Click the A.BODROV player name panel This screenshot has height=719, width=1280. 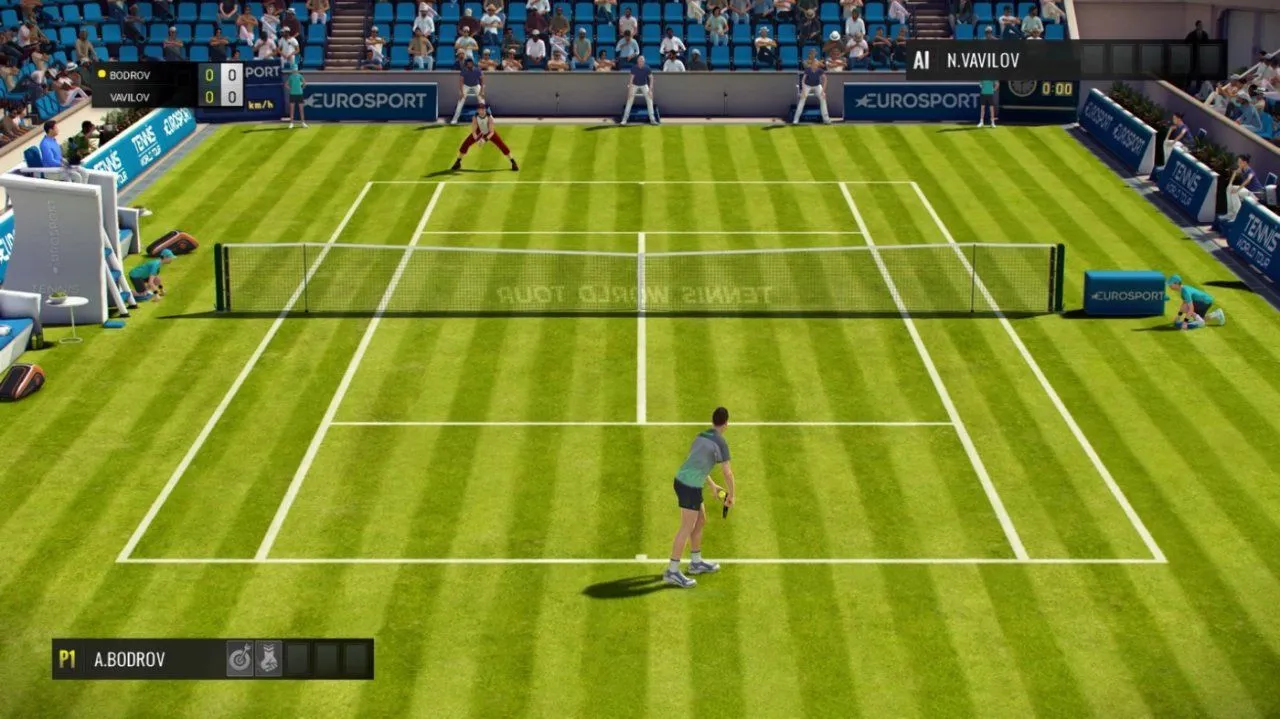click(130, 659)
